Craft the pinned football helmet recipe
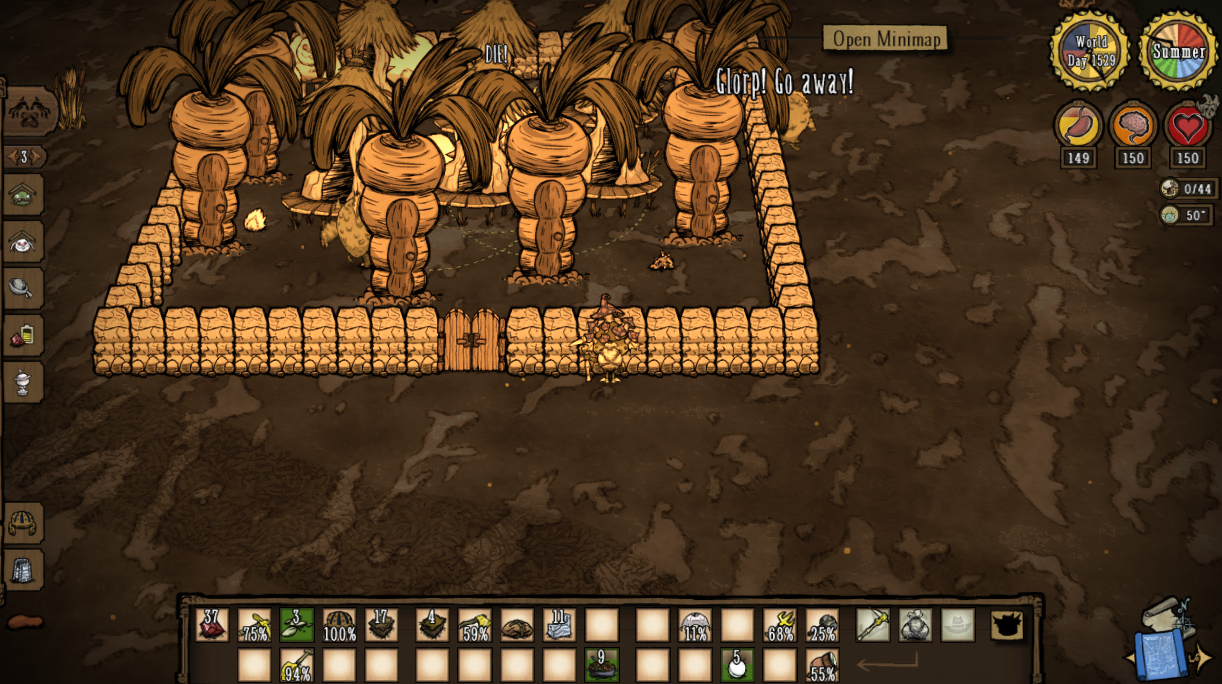 [x=23, y=523]
